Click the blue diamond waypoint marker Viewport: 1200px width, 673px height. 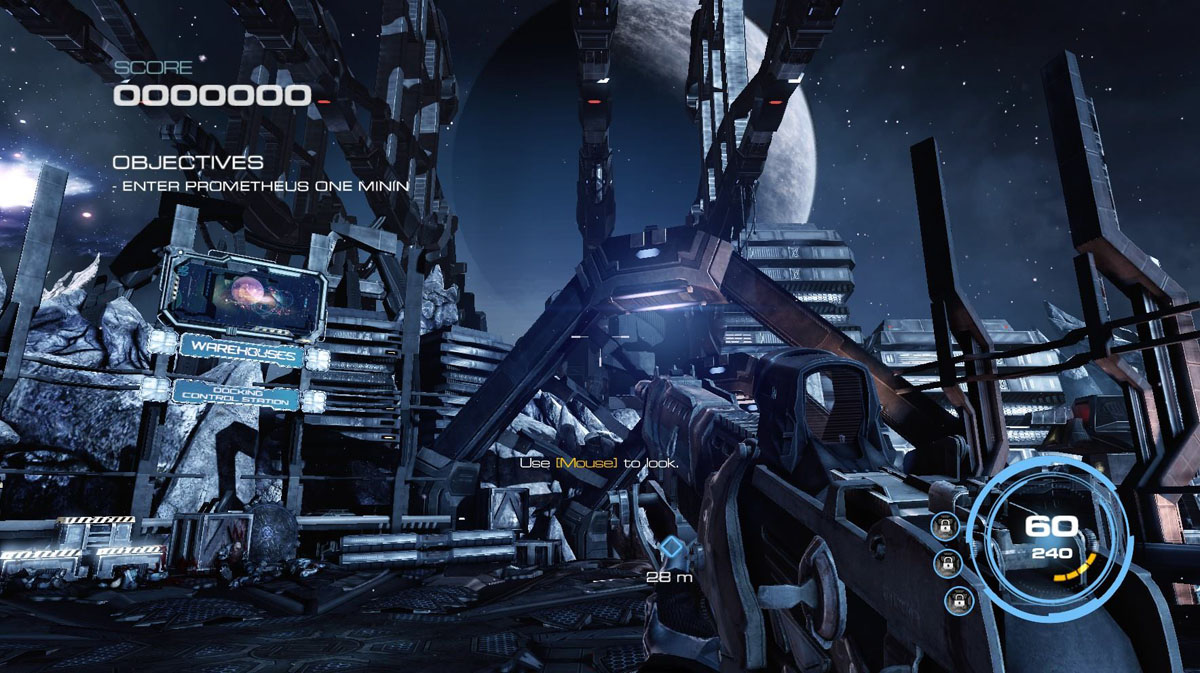(x=673, y=547)
